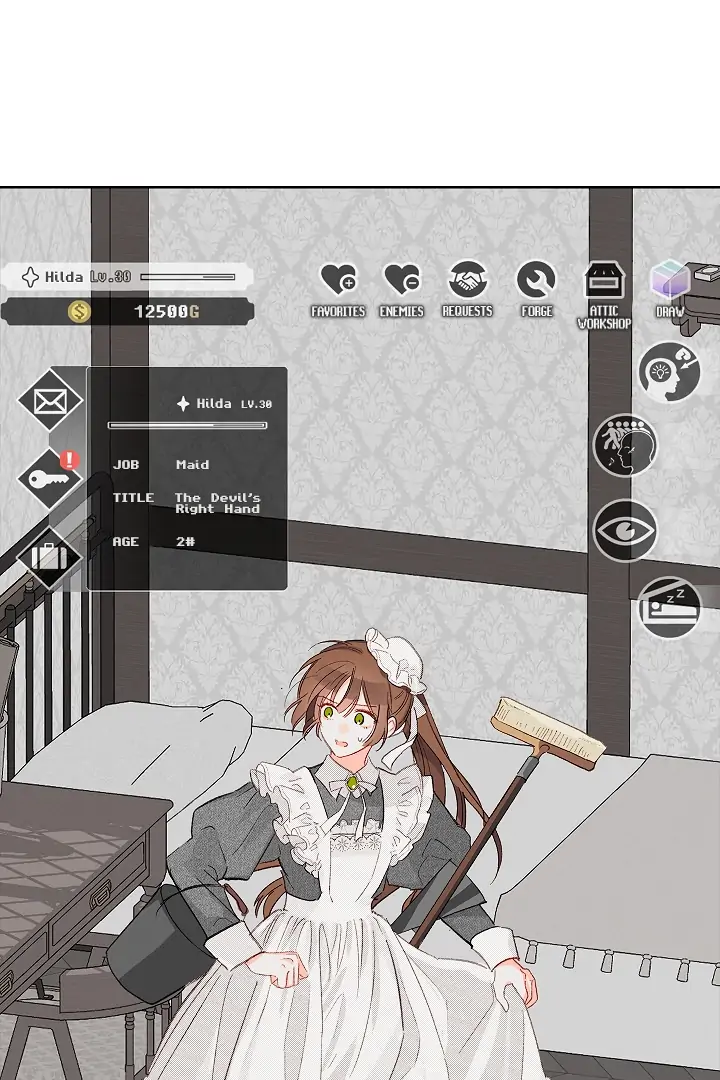Open the envelope mail icon

pos(50,402)
